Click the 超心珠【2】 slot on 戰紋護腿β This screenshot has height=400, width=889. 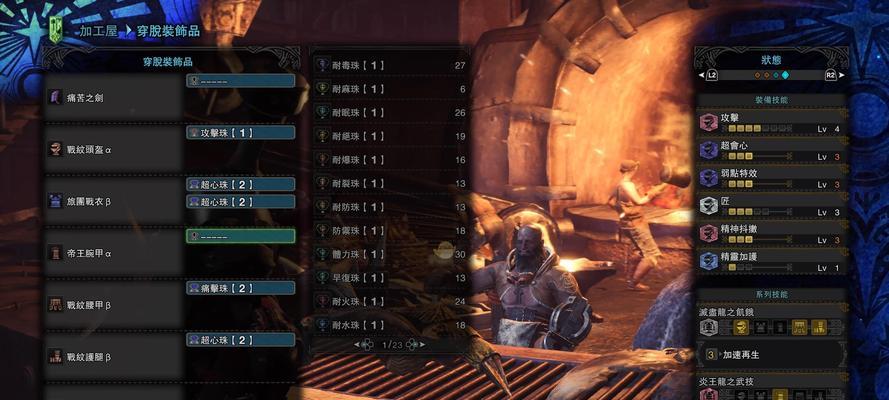[241, 340]
